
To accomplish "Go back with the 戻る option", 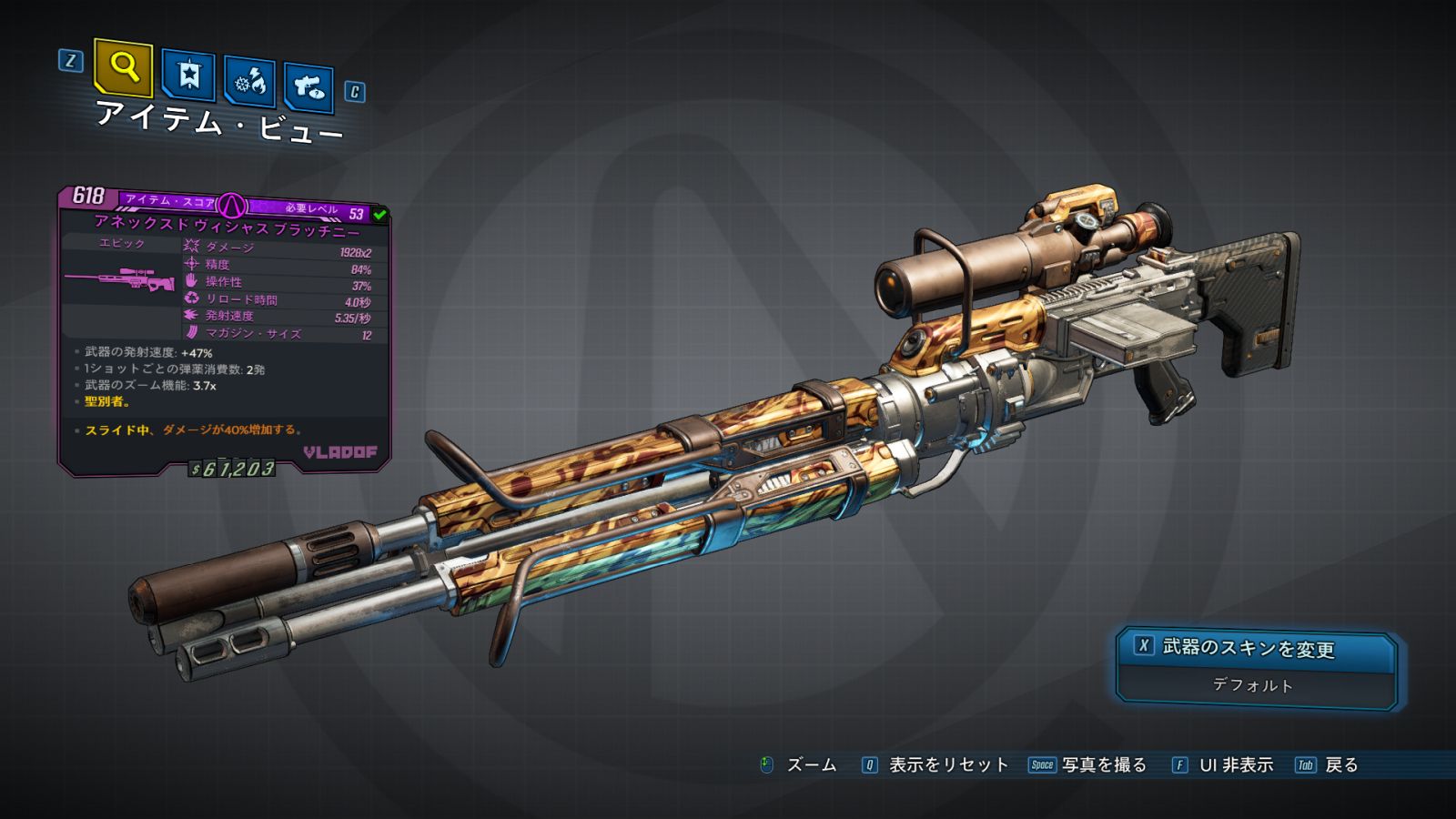I will coord(1328,765).
